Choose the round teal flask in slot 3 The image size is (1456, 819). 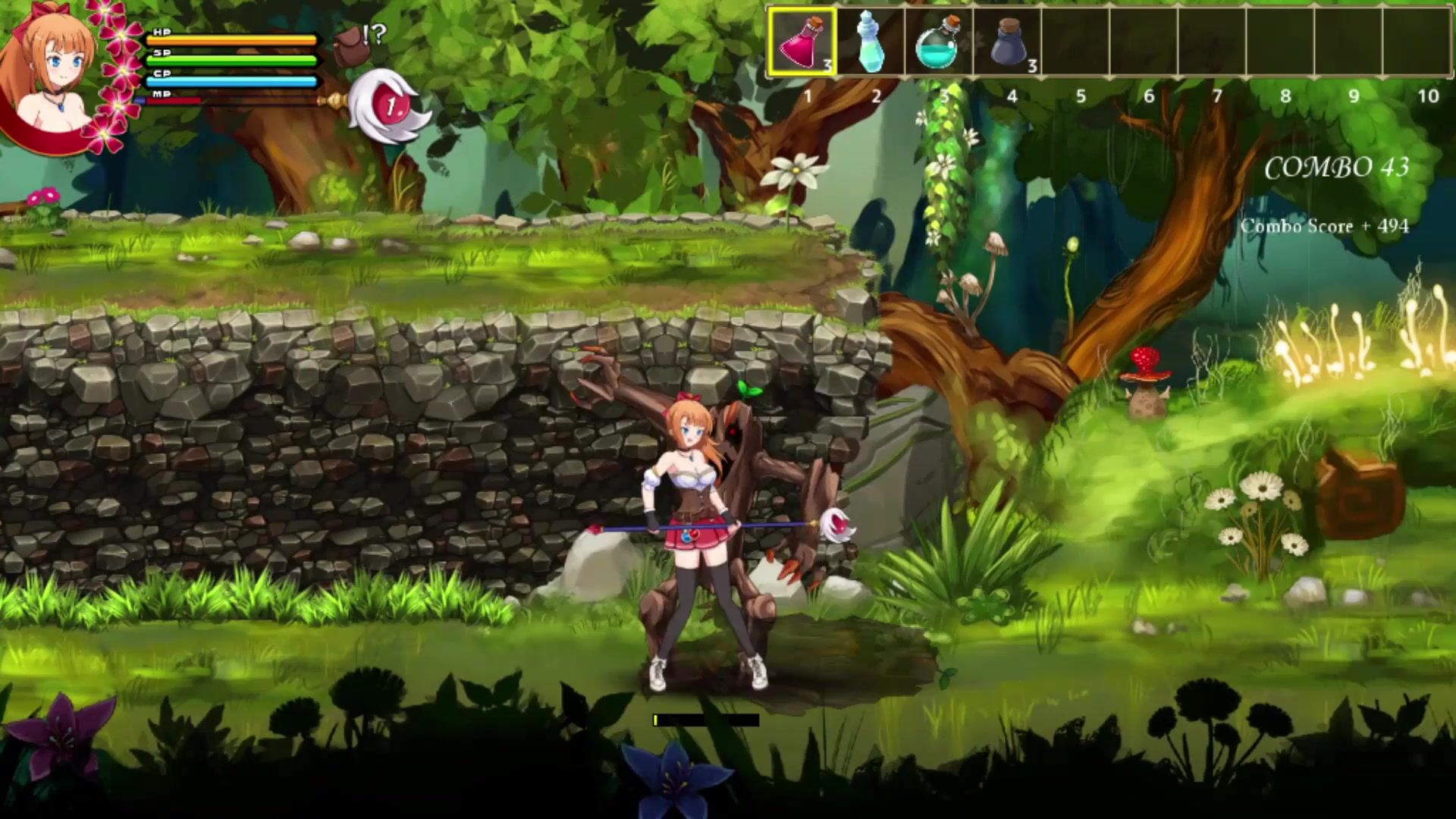937,42
